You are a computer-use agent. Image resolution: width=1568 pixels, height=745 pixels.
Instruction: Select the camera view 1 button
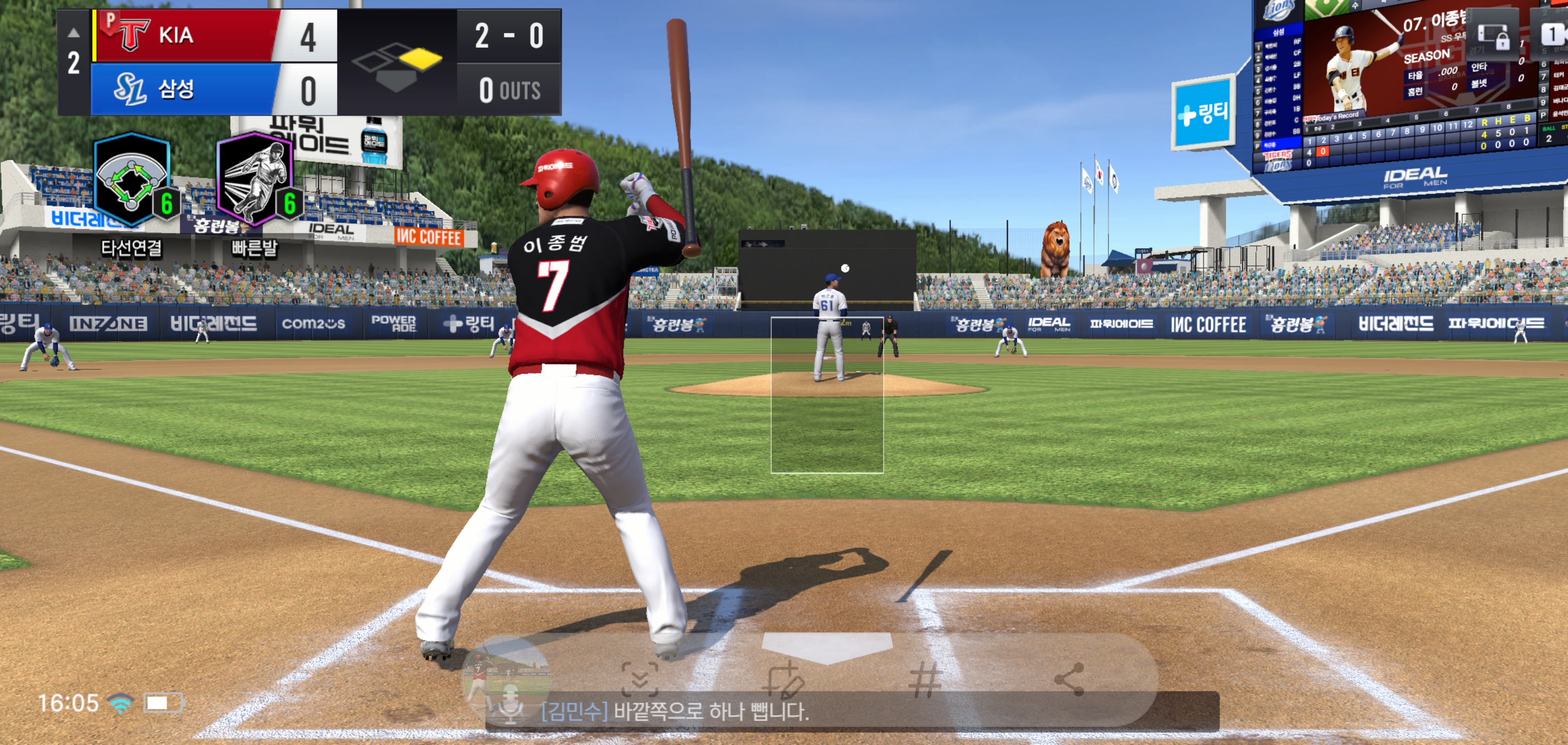click(1551, 34)
